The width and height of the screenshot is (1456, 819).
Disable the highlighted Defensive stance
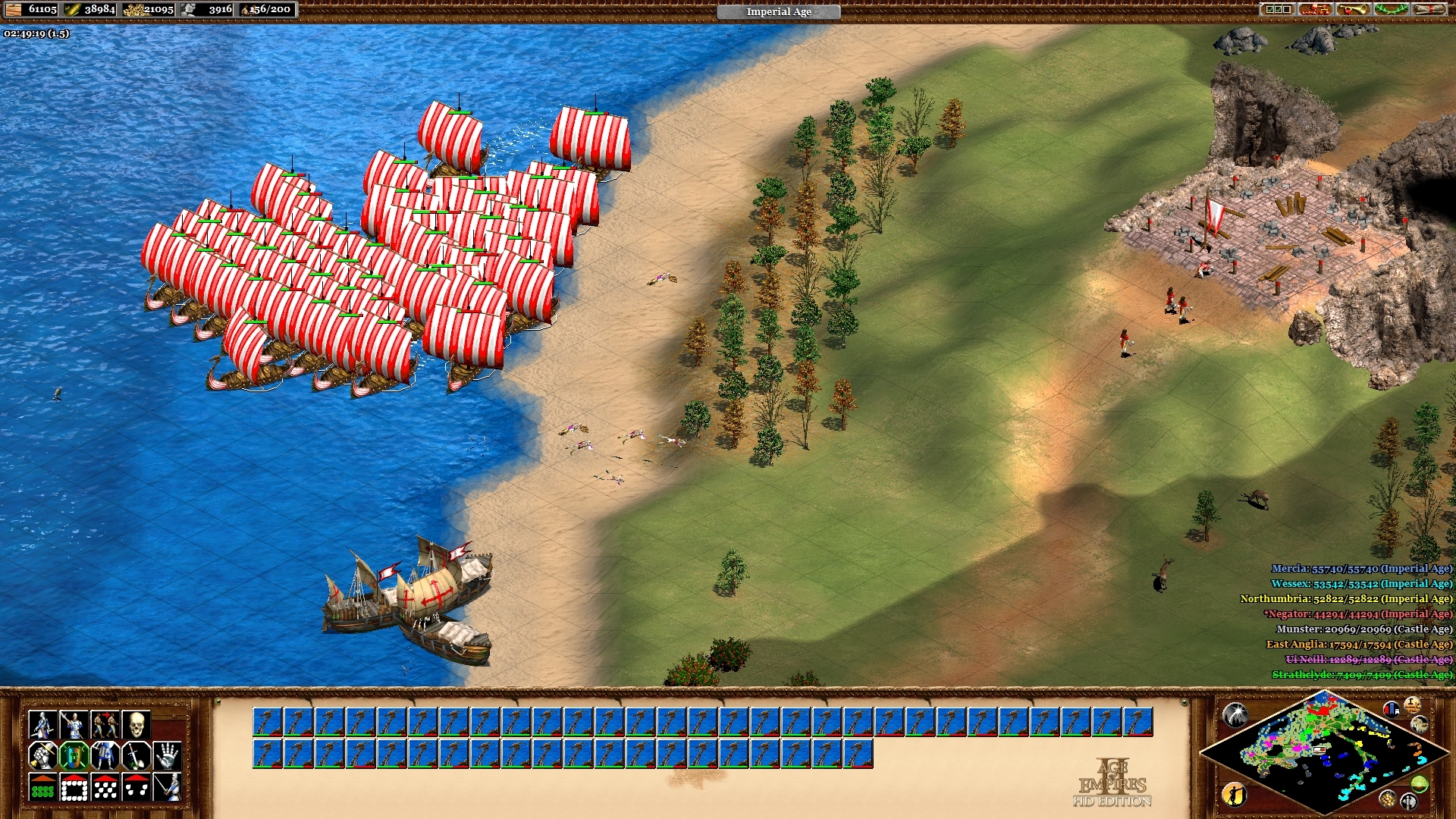[x=74, y=756]
